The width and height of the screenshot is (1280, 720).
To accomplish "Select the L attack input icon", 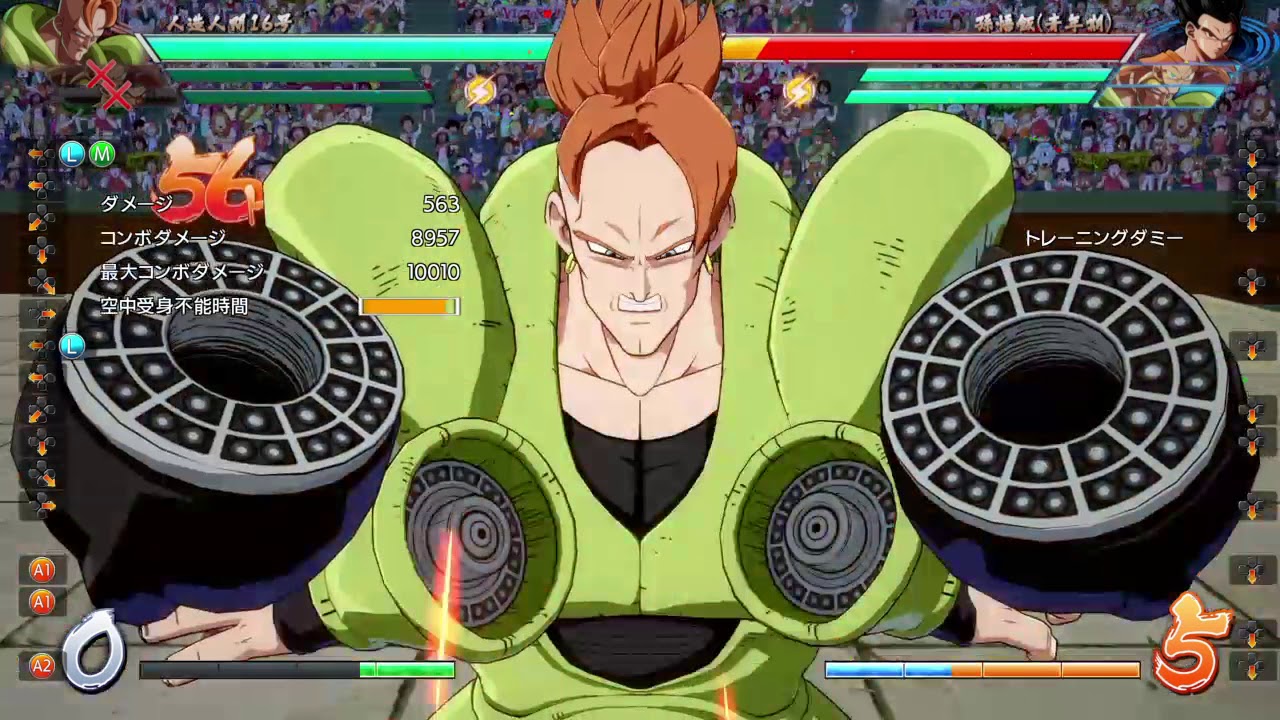I will point(70,155).
